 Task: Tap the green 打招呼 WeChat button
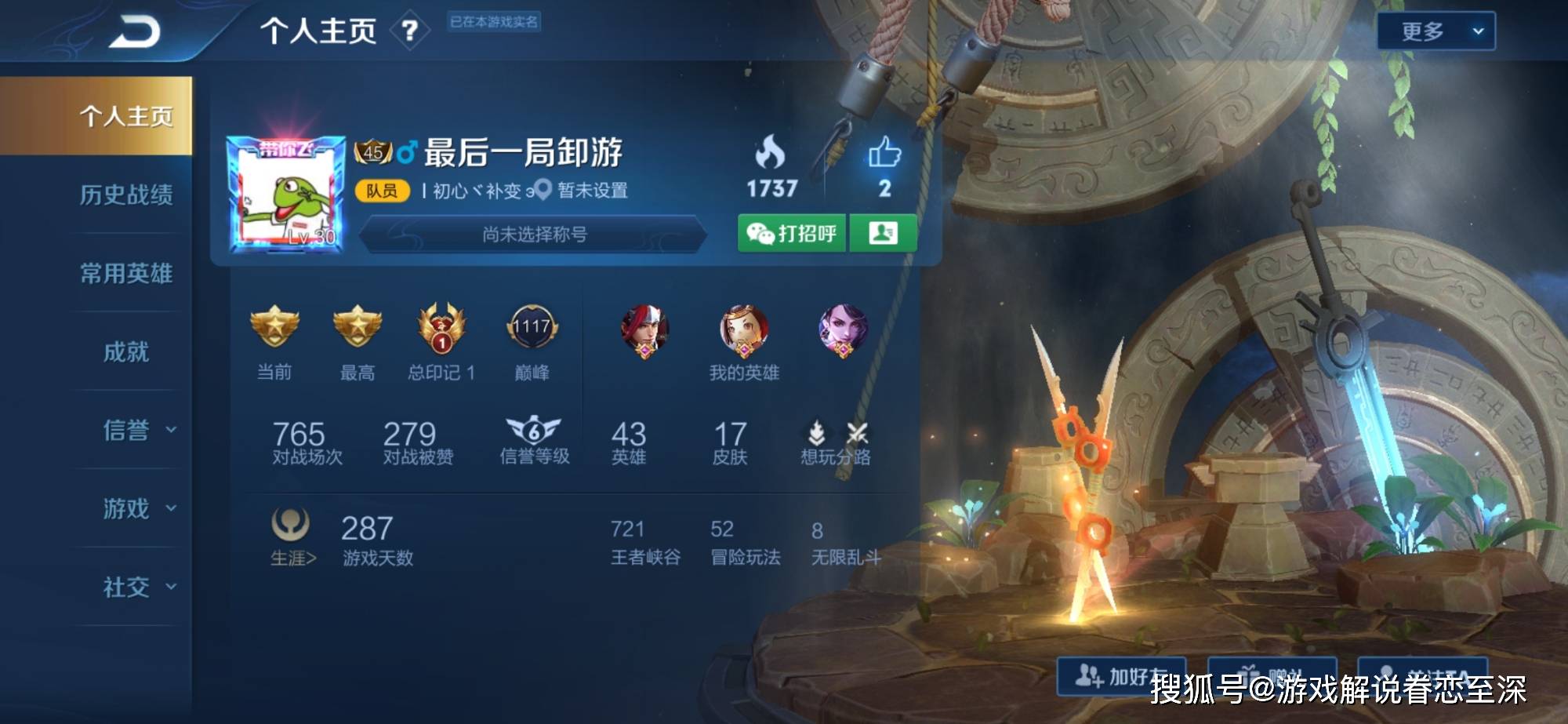pyautogui.click(x=792, y=233)
